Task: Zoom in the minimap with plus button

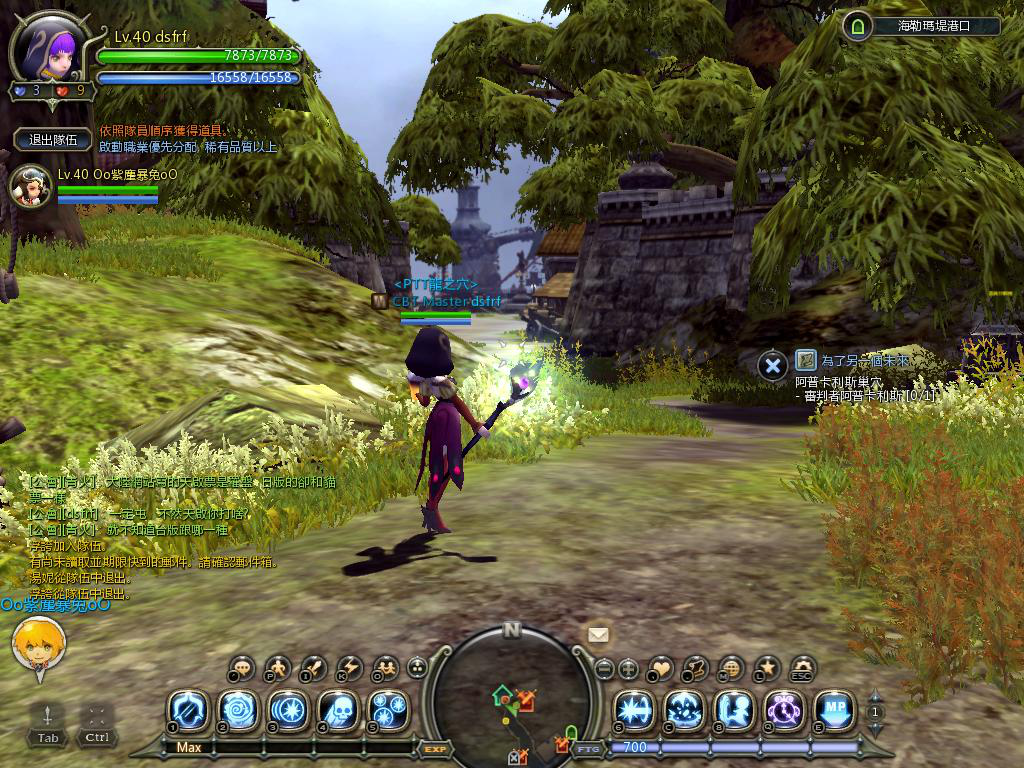Action: click(x=629, y=668)
